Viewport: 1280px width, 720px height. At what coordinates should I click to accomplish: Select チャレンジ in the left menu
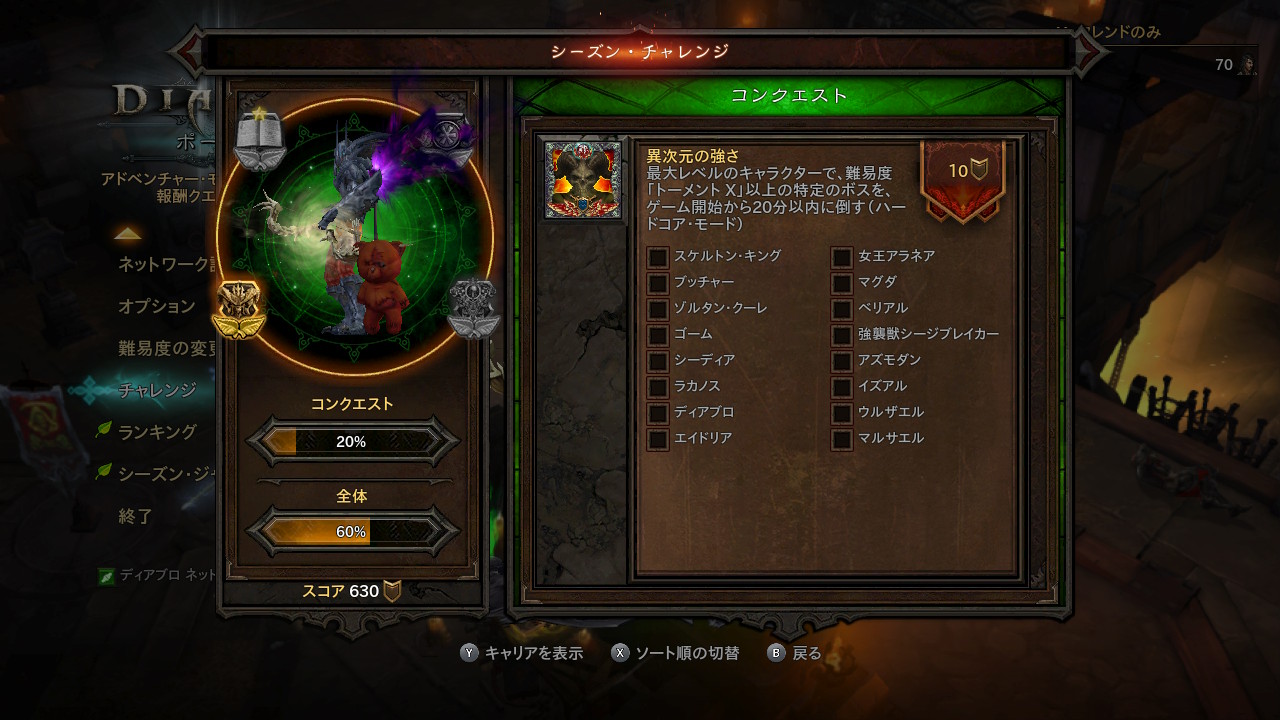[157, 390]
